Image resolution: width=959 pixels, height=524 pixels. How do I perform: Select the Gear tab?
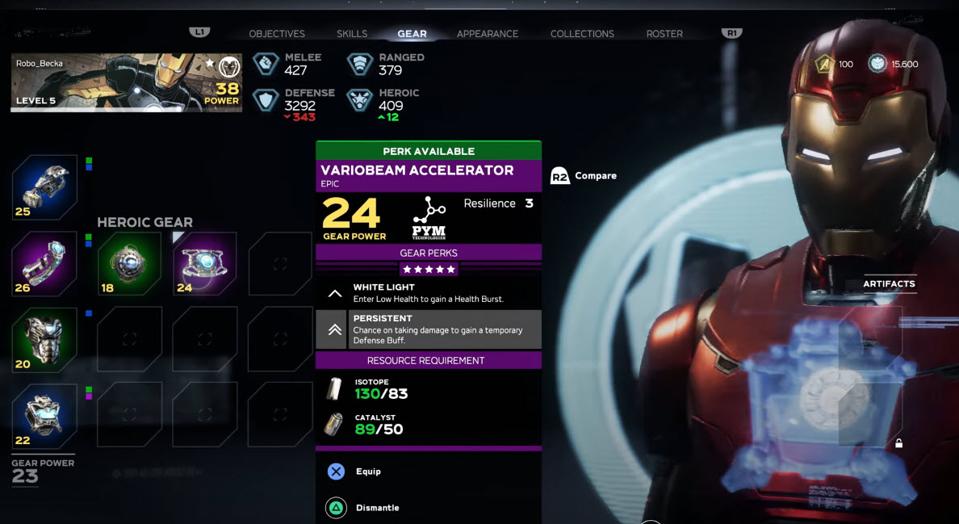pyautogui.click(x=412, y=34)
